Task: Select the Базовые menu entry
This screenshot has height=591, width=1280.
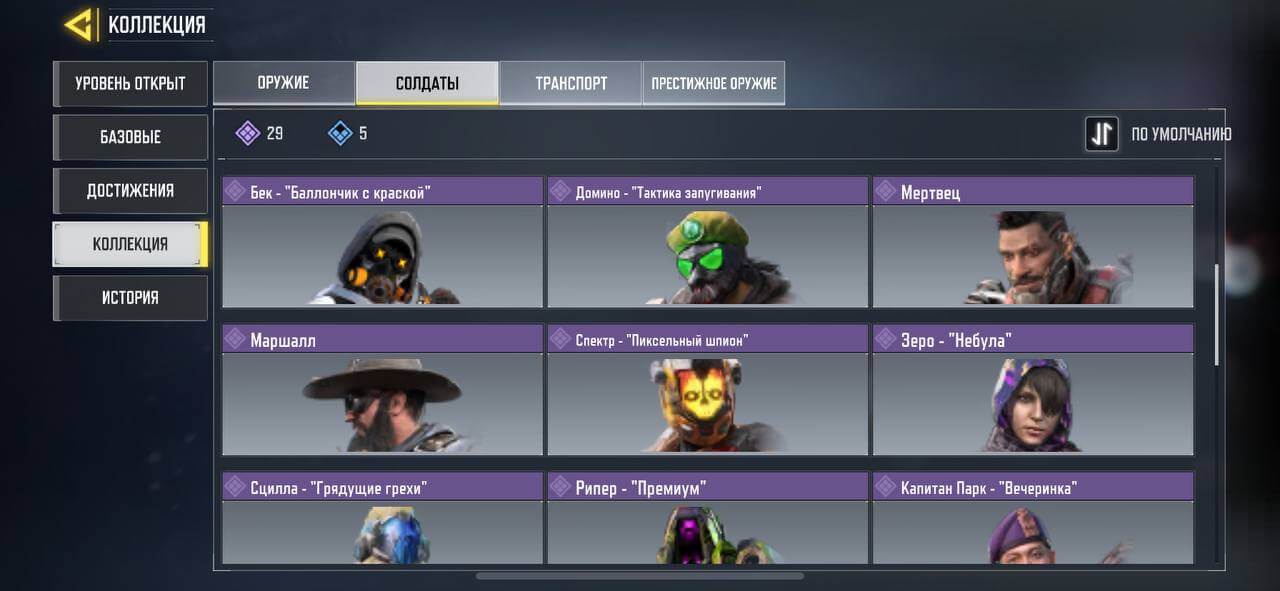Action: point(130,137)
